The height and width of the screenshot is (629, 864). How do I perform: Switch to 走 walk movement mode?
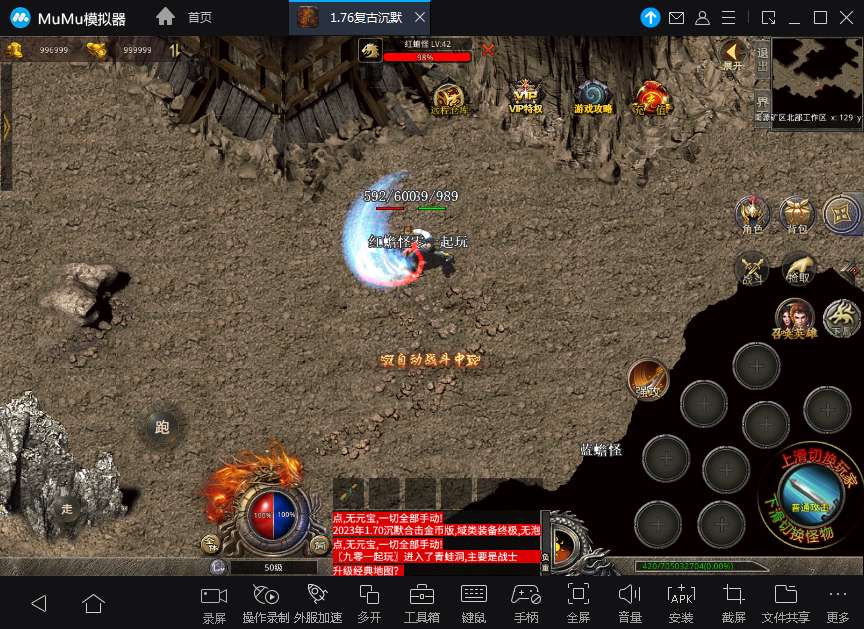tap(66, 508)
